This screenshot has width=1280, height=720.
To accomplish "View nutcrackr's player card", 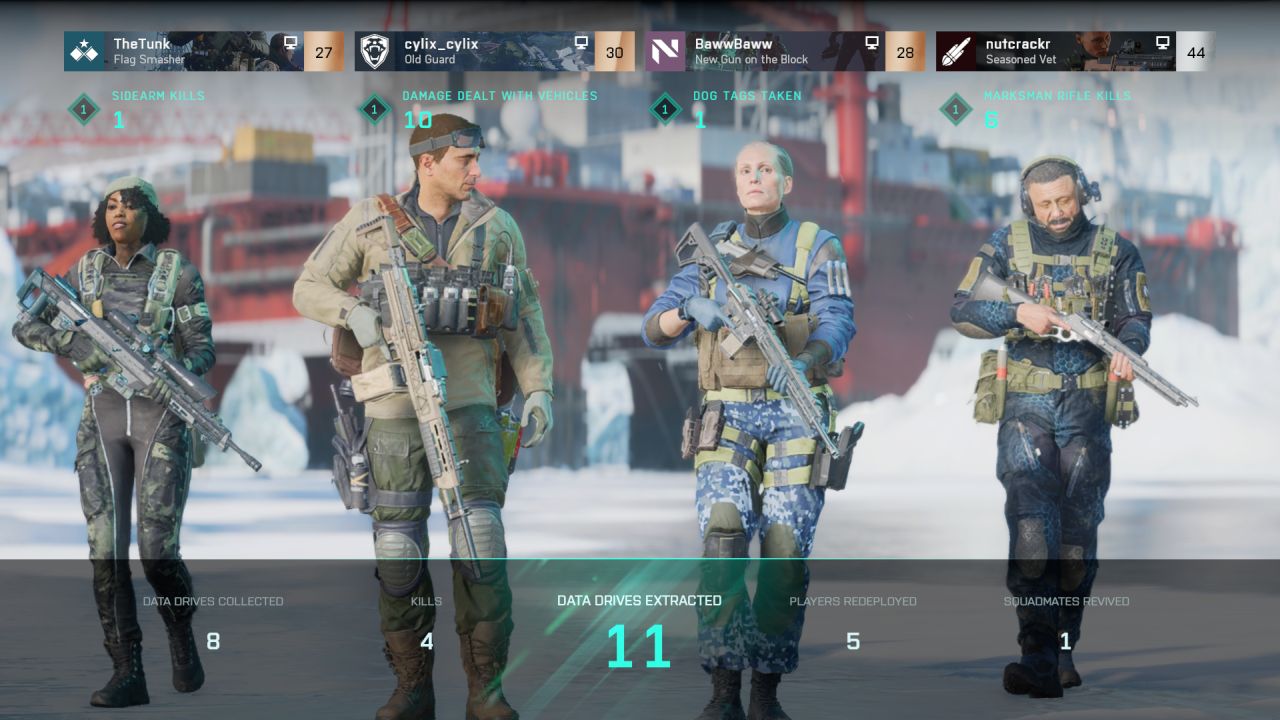I will (1075, 51).
